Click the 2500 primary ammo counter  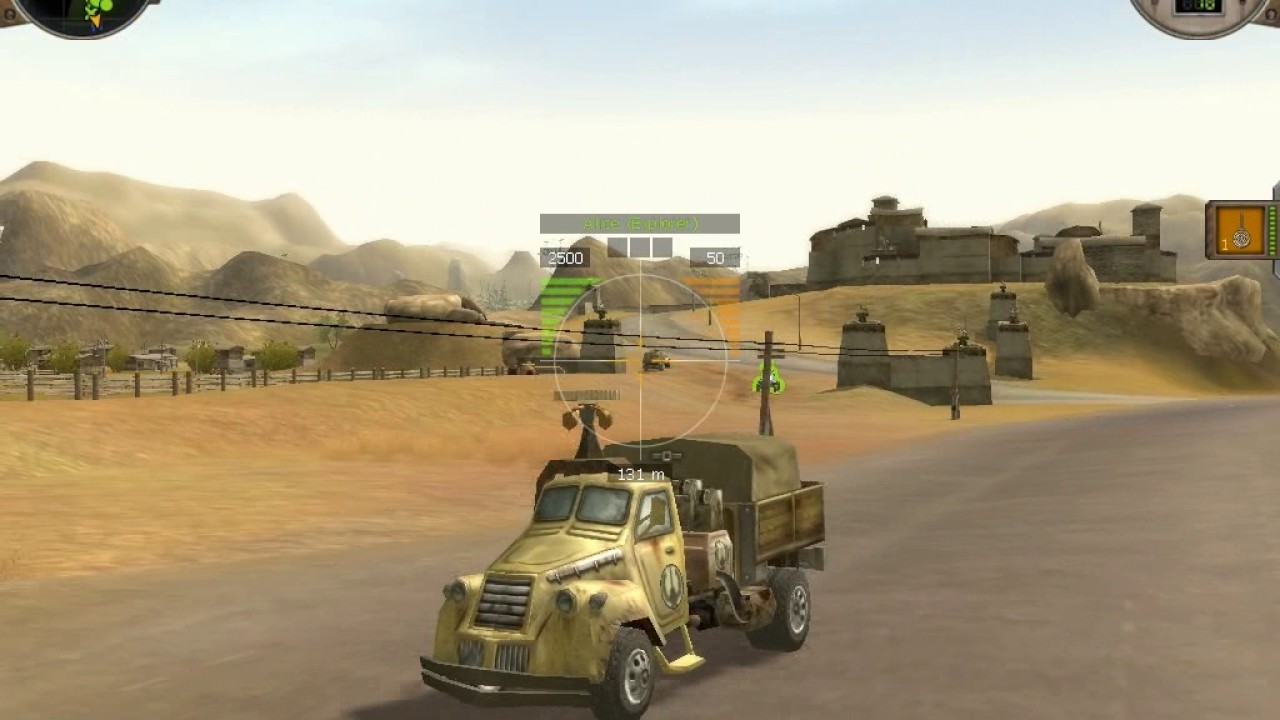pyautogui.click(x=565, y=257)
